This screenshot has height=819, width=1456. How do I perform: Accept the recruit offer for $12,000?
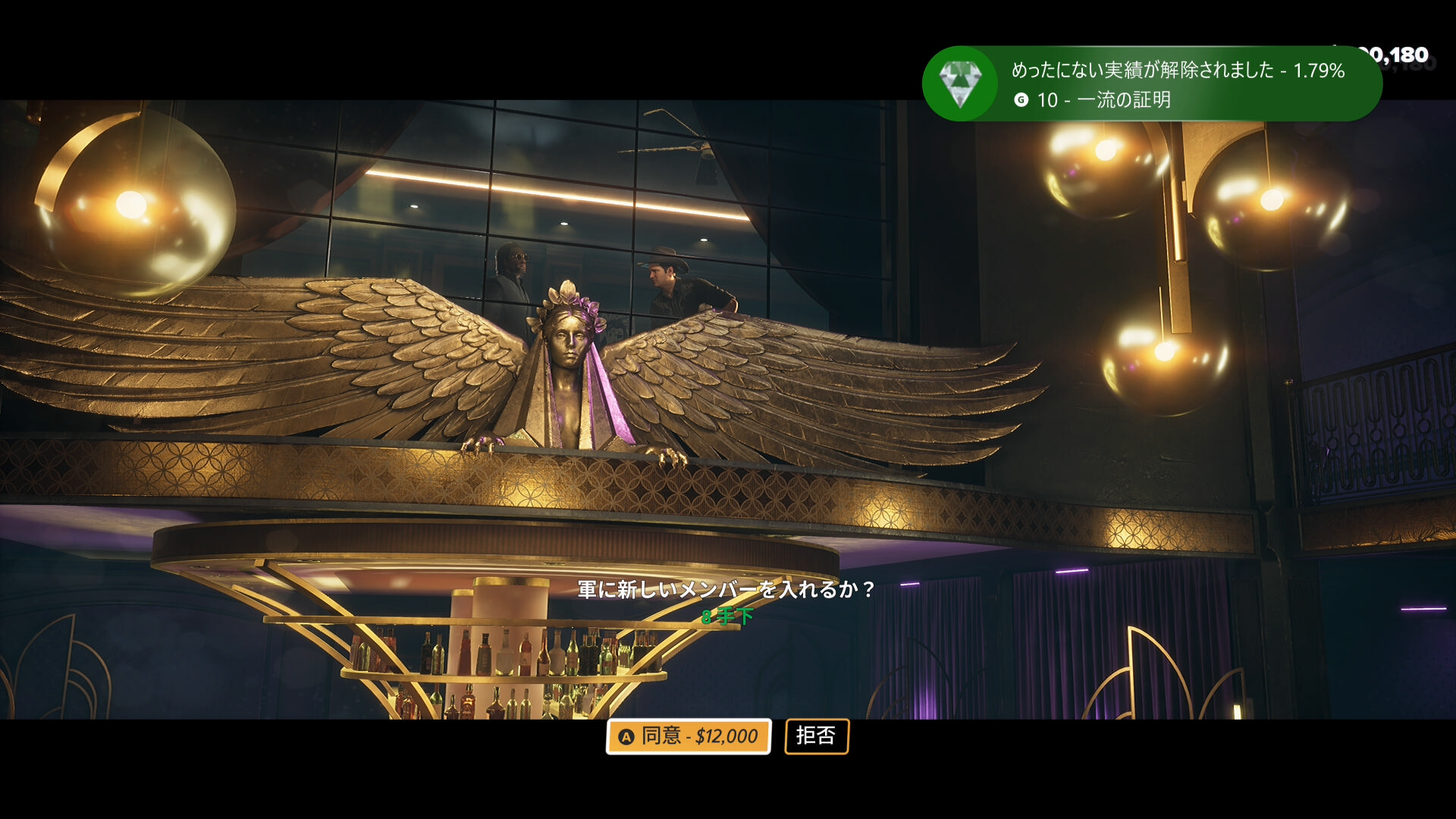pos(688,736)
